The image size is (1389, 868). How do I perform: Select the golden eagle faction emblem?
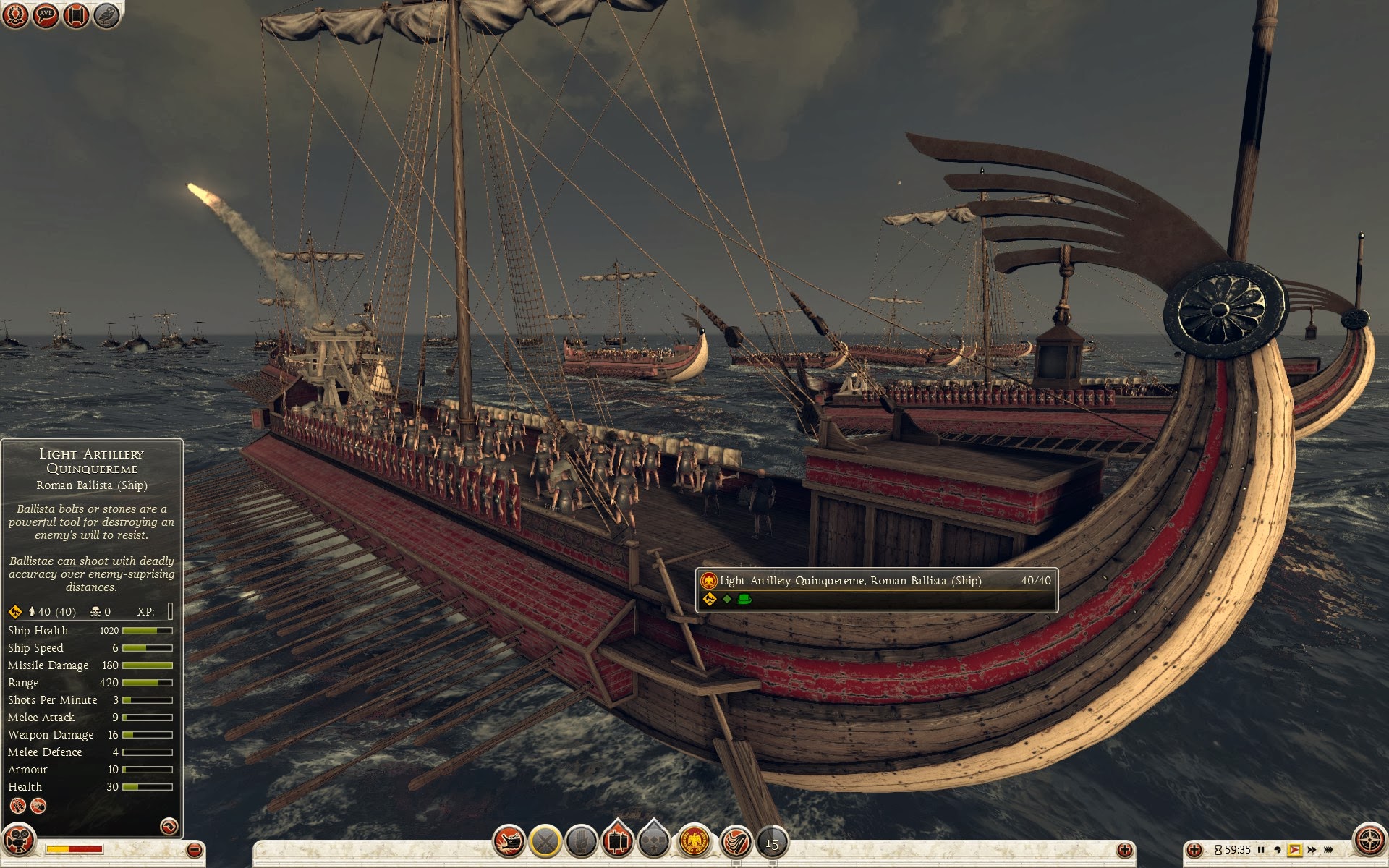[x=694, y=842]
